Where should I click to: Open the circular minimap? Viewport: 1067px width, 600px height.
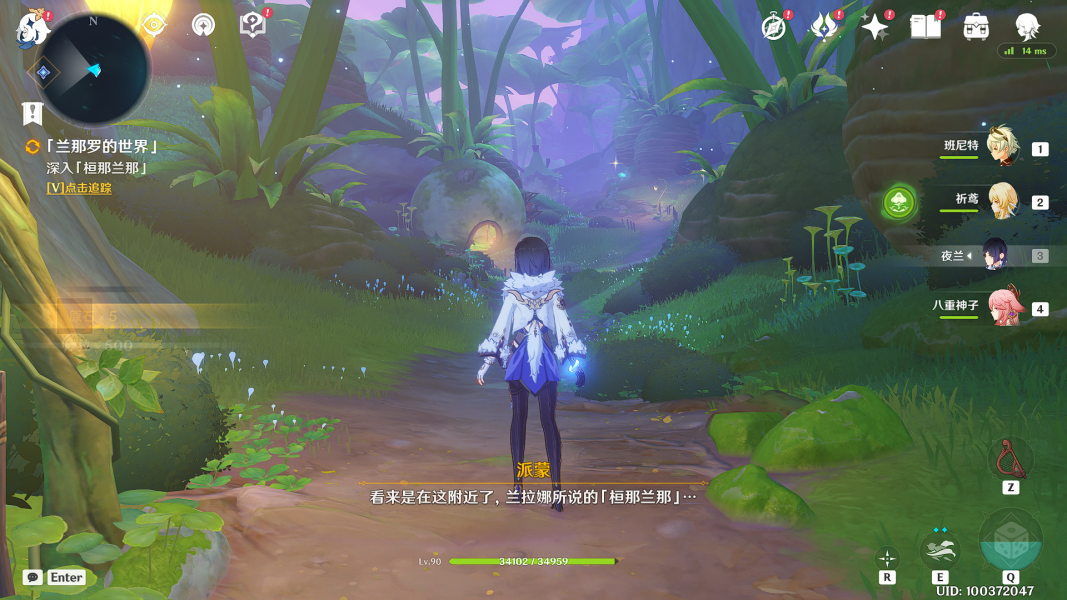pyautogui.click(x=93, y=69)
